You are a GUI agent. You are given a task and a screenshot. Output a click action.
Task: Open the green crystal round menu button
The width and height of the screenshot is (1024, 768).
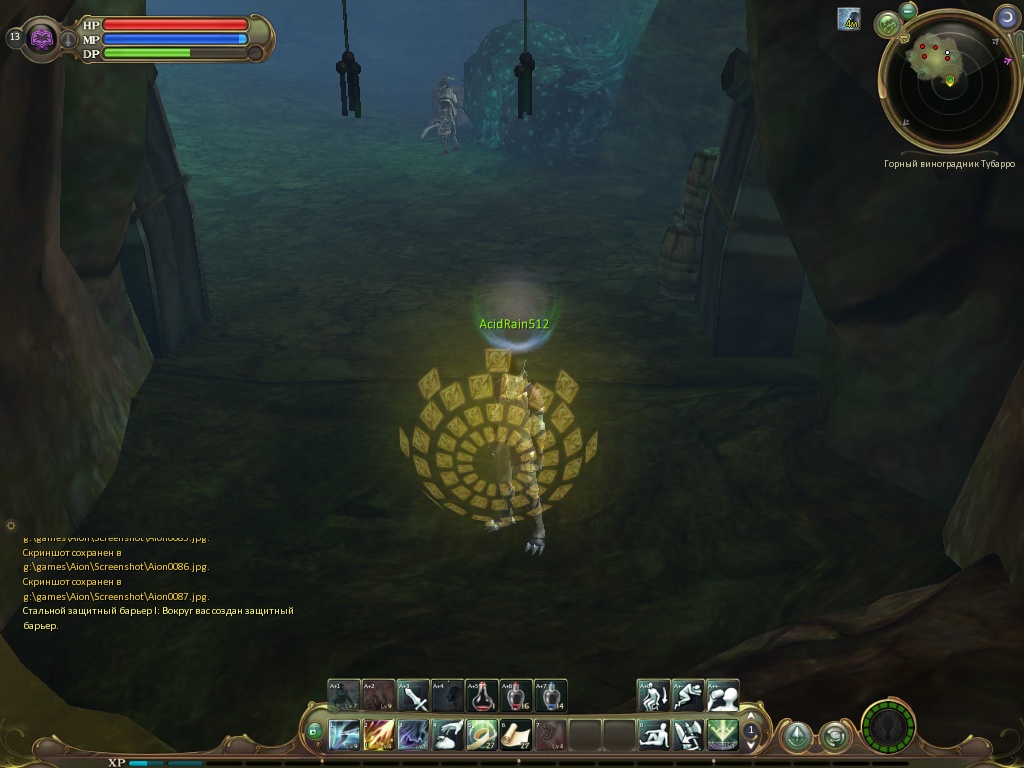click(797, 737)
